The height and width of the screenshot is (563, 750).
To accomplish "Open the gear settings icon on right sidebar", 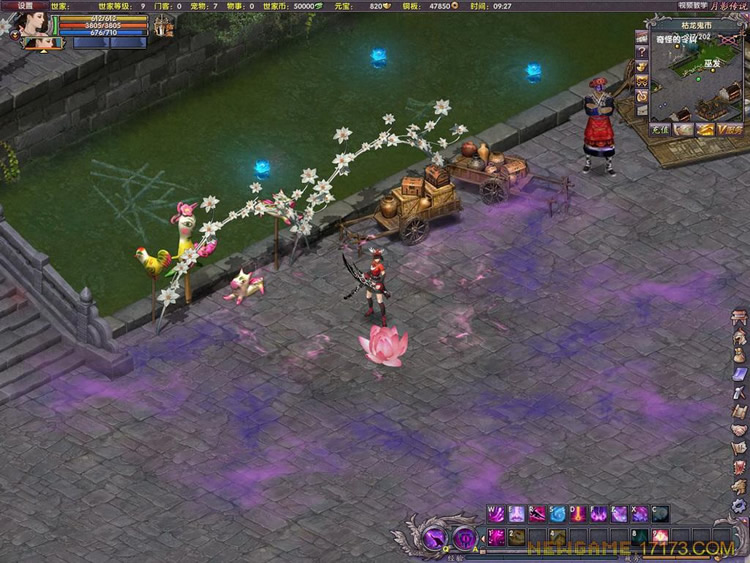I will point(740,506).
